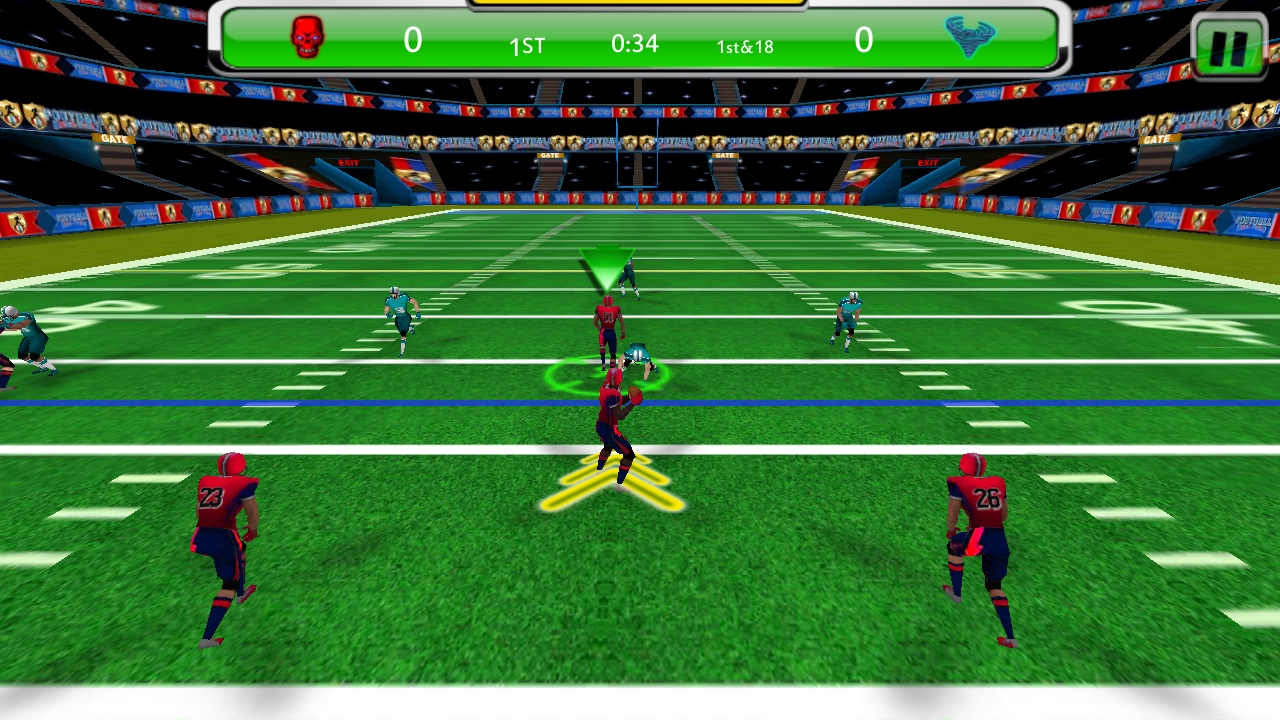Click the green arrow above the receiver
This screenshot has width=1280, height=720.
(609, 265)
